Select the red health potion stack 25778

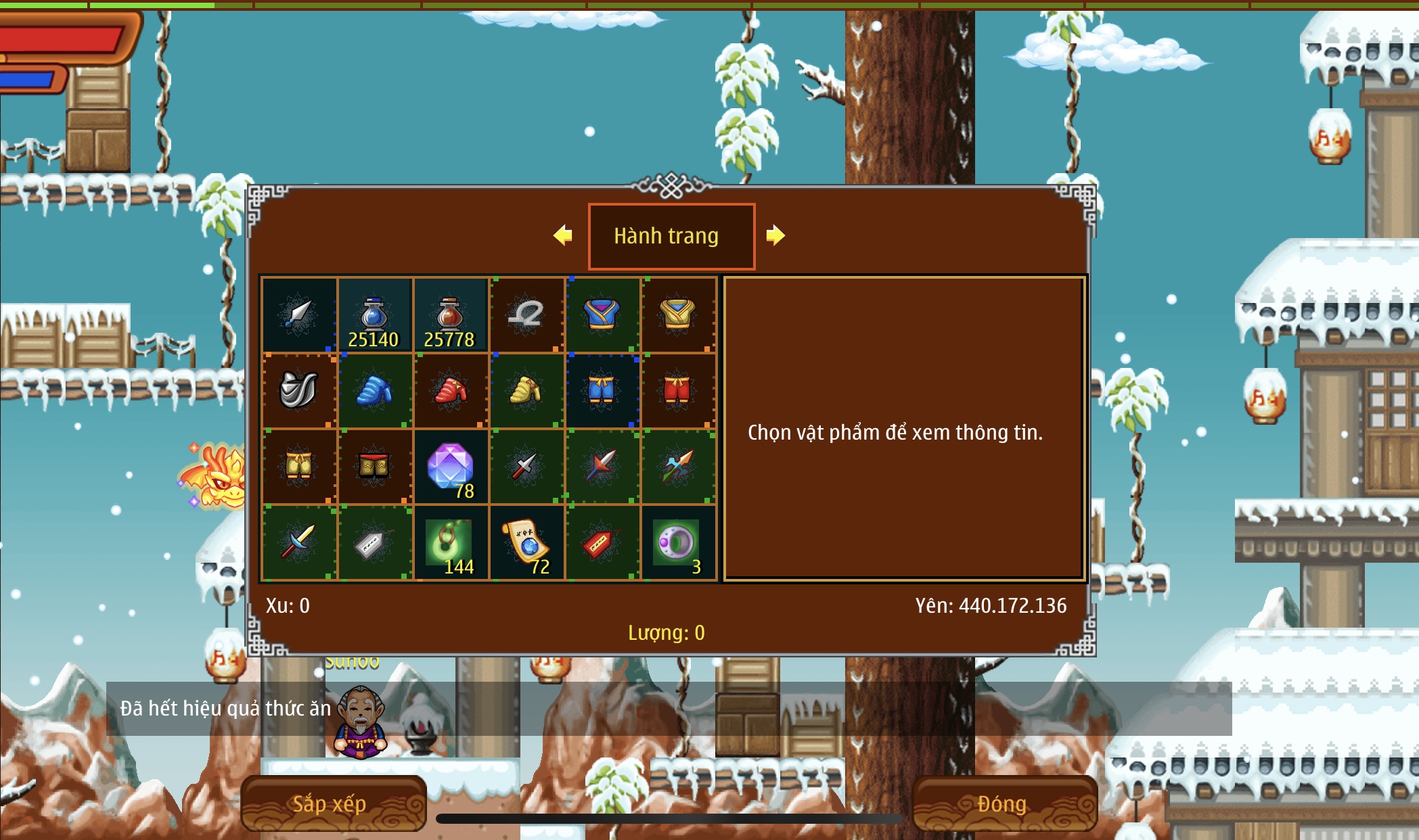point(450,315)
